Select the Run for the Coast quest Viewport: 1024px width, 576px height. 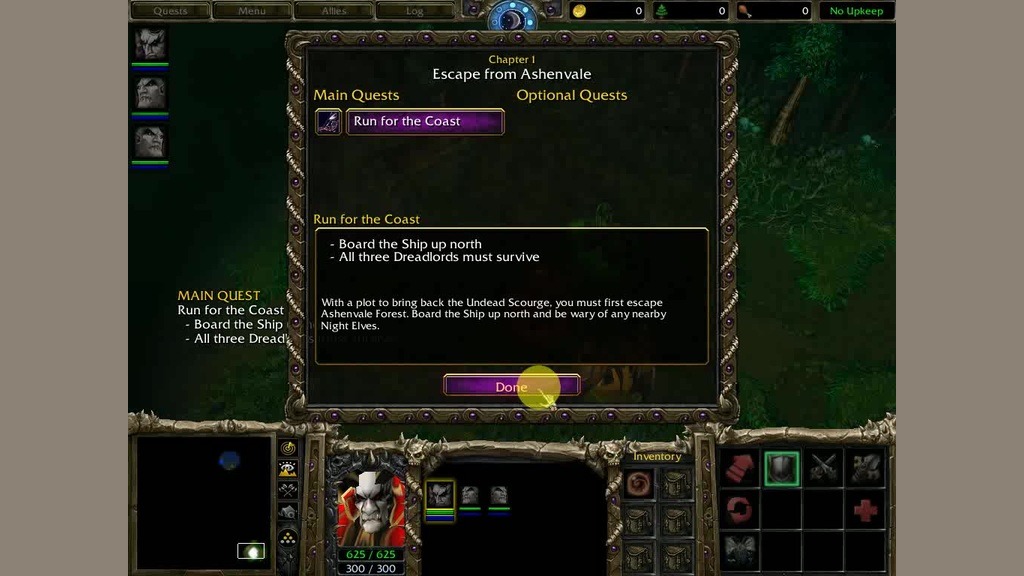click(x=424, y=122)
